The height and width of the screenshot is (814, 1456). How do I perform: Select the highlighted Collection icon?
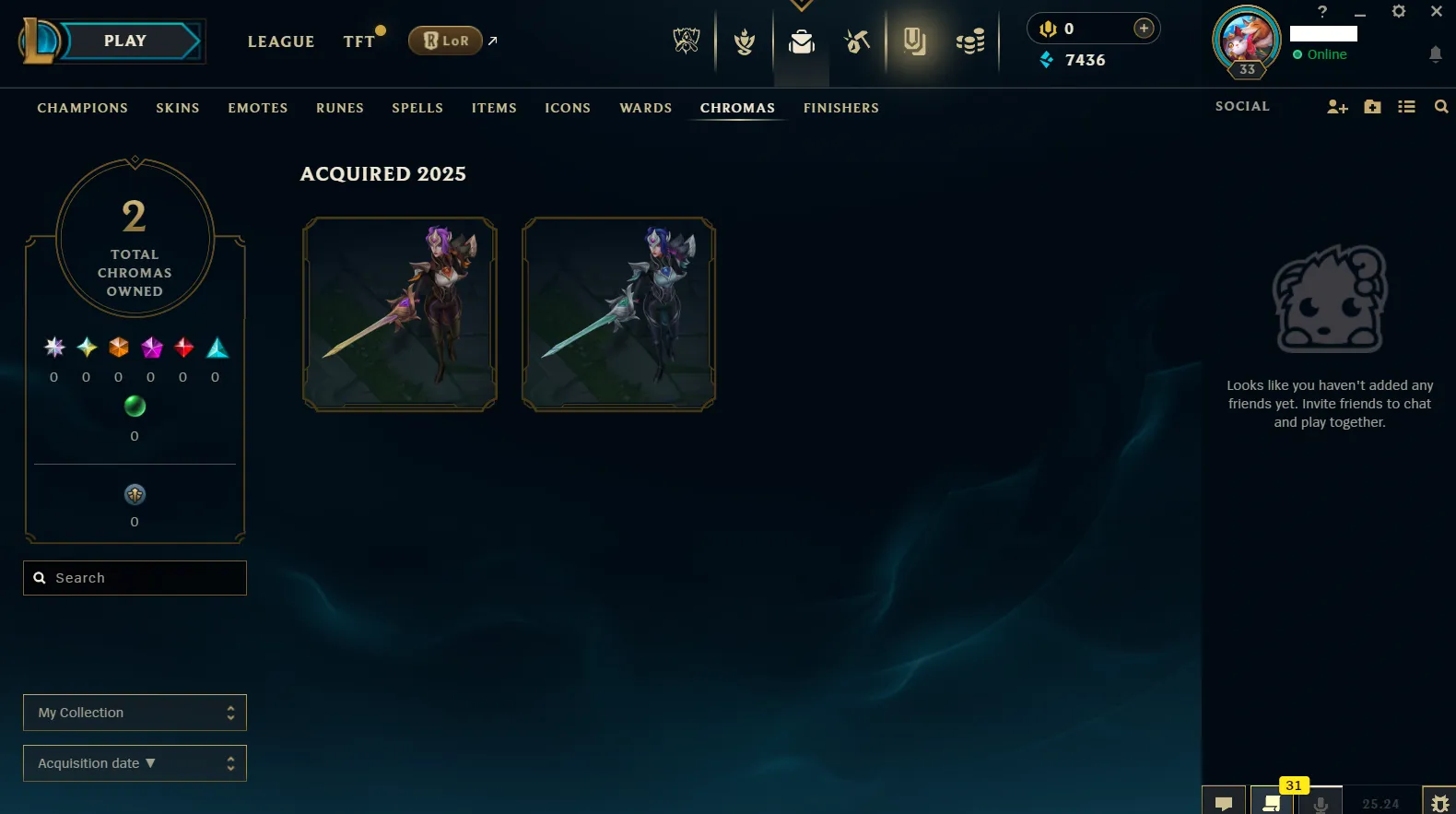pos(915,41)
